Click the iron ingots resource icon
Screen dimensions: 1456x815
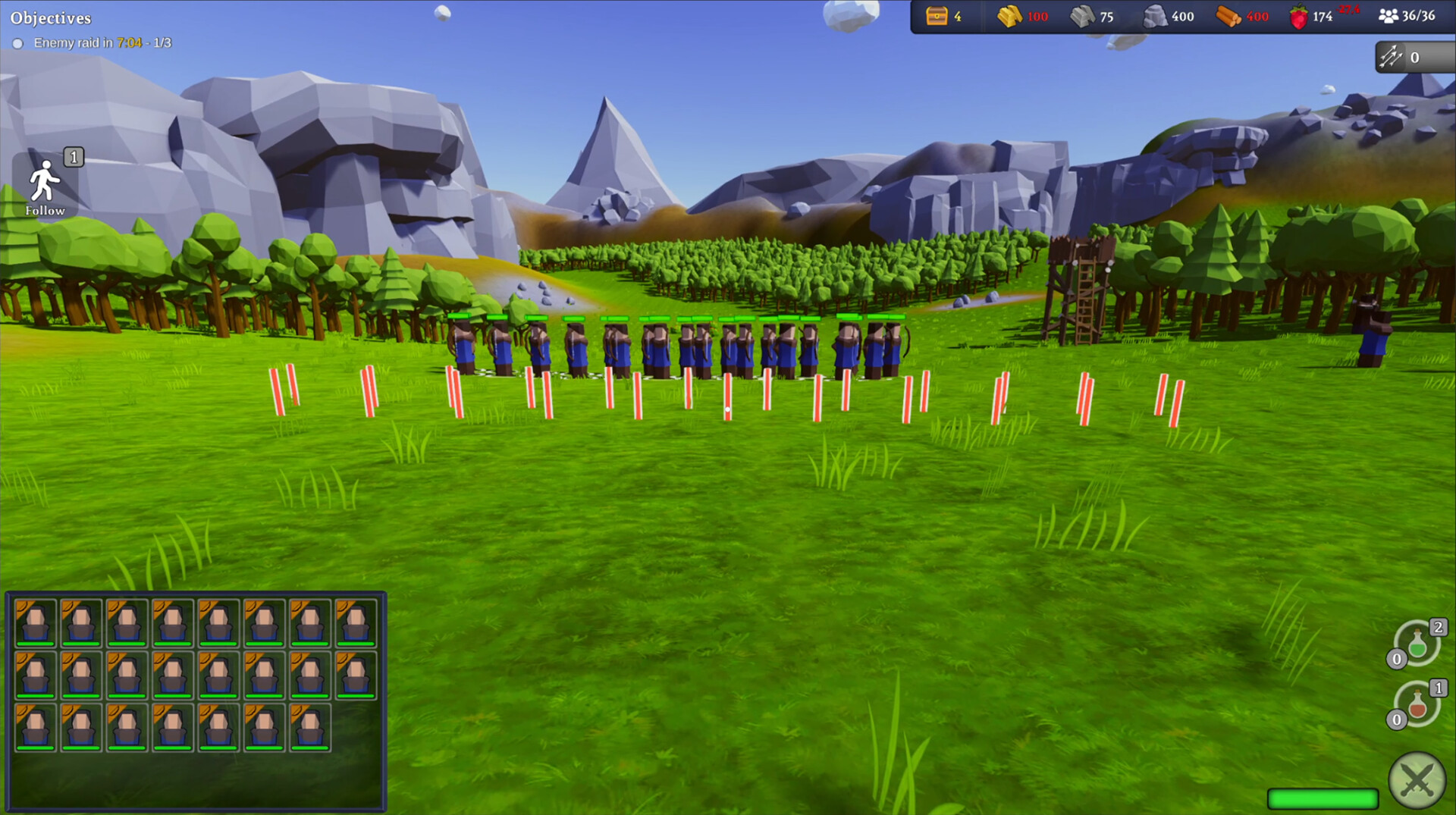(x=1080, y=15)
